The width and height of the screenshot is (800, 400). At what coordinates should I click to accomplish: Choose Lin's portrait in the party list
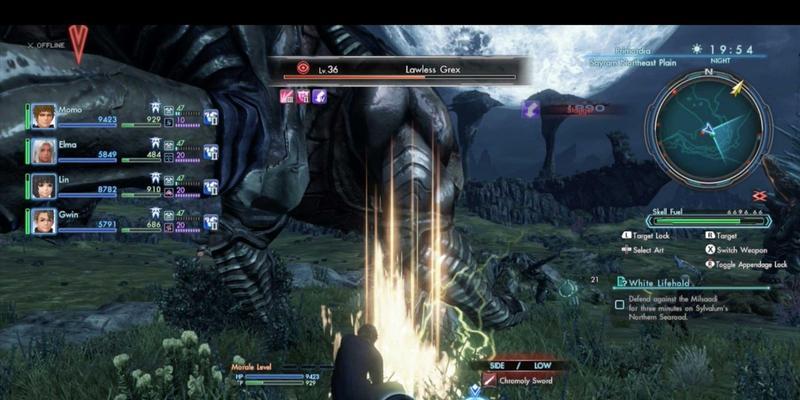(43, 187)
